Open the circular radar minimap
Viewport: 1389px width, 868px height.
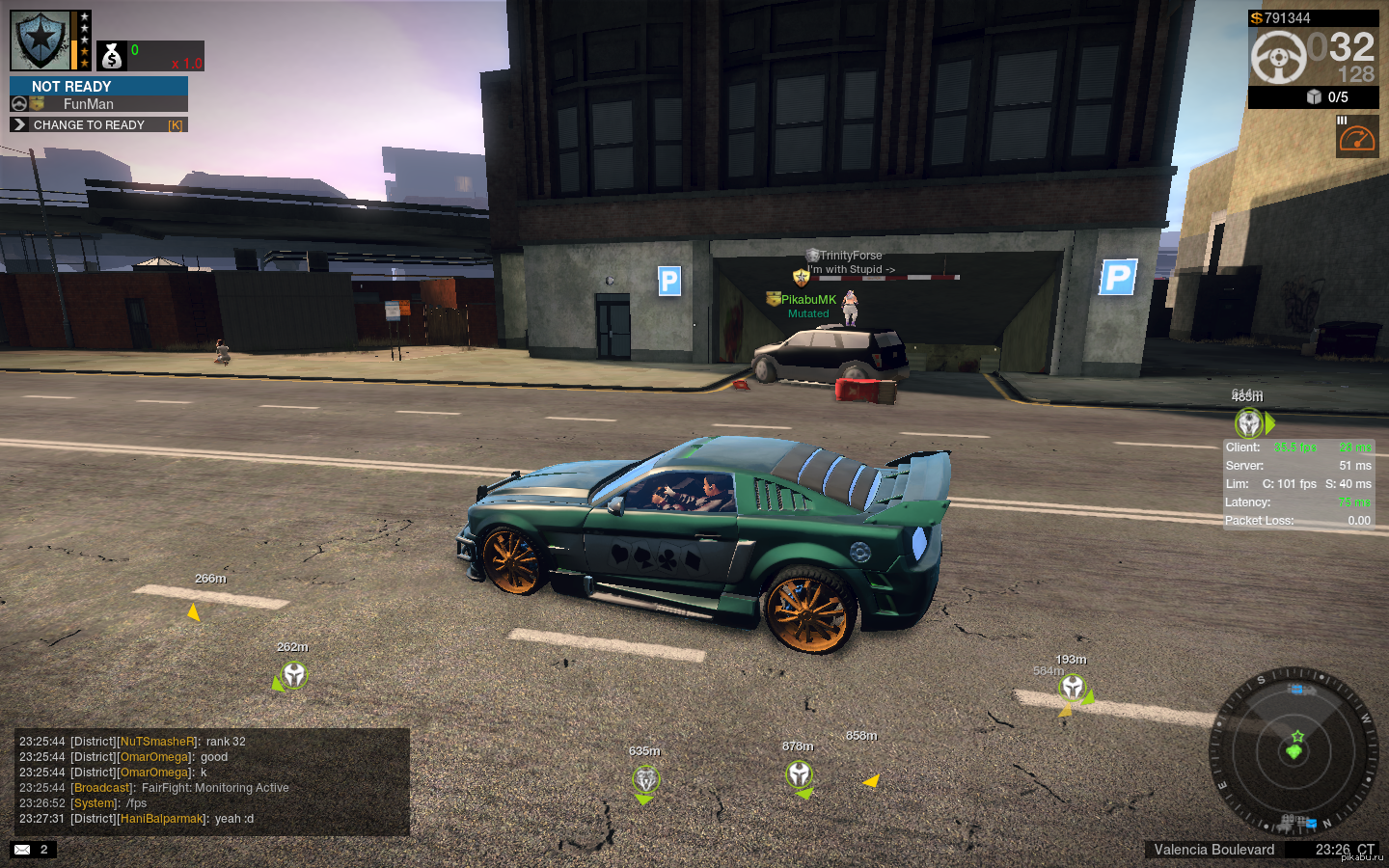point(1294,750)
